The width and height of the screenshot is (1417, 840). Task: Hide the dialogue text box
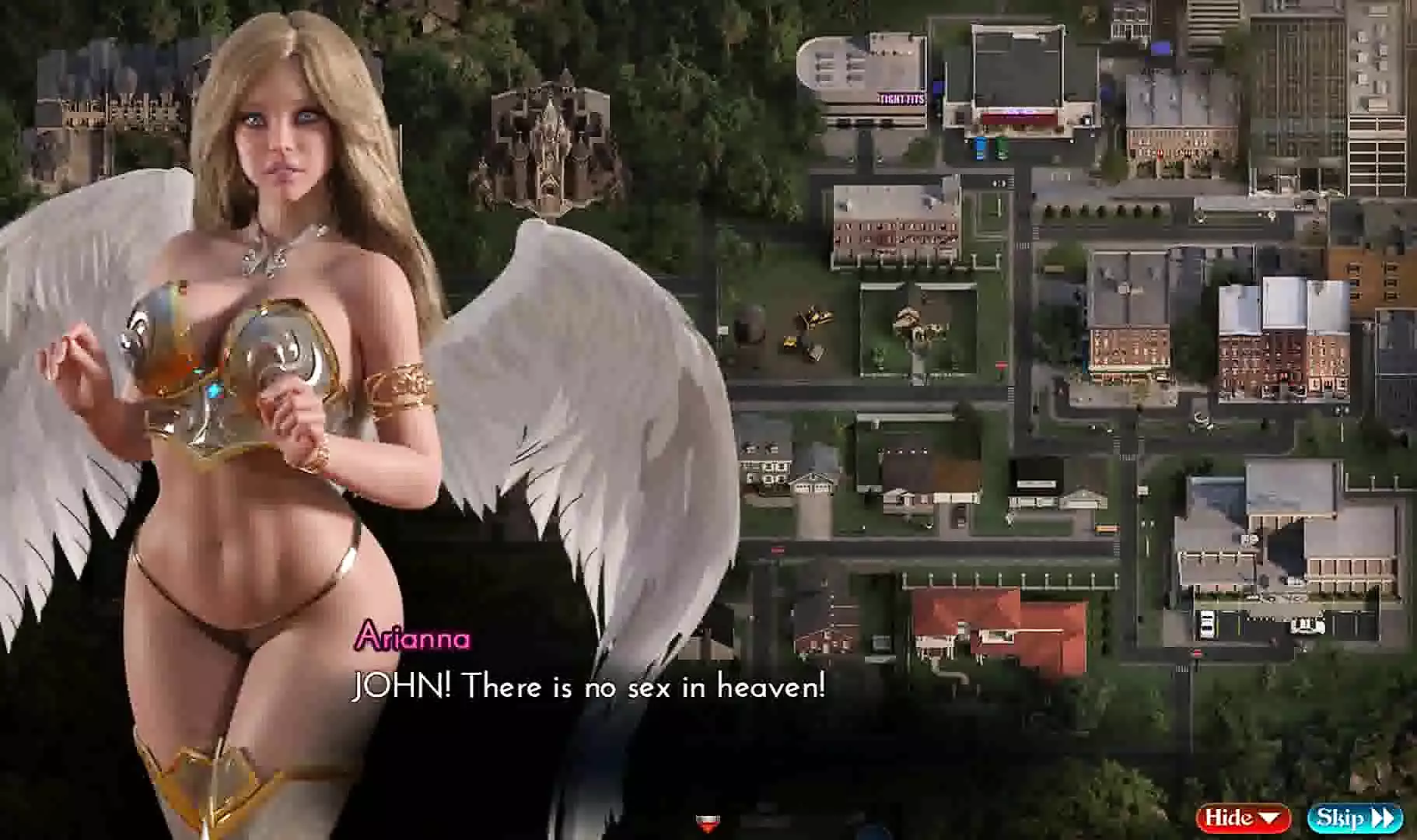(x=1242, y=817)
